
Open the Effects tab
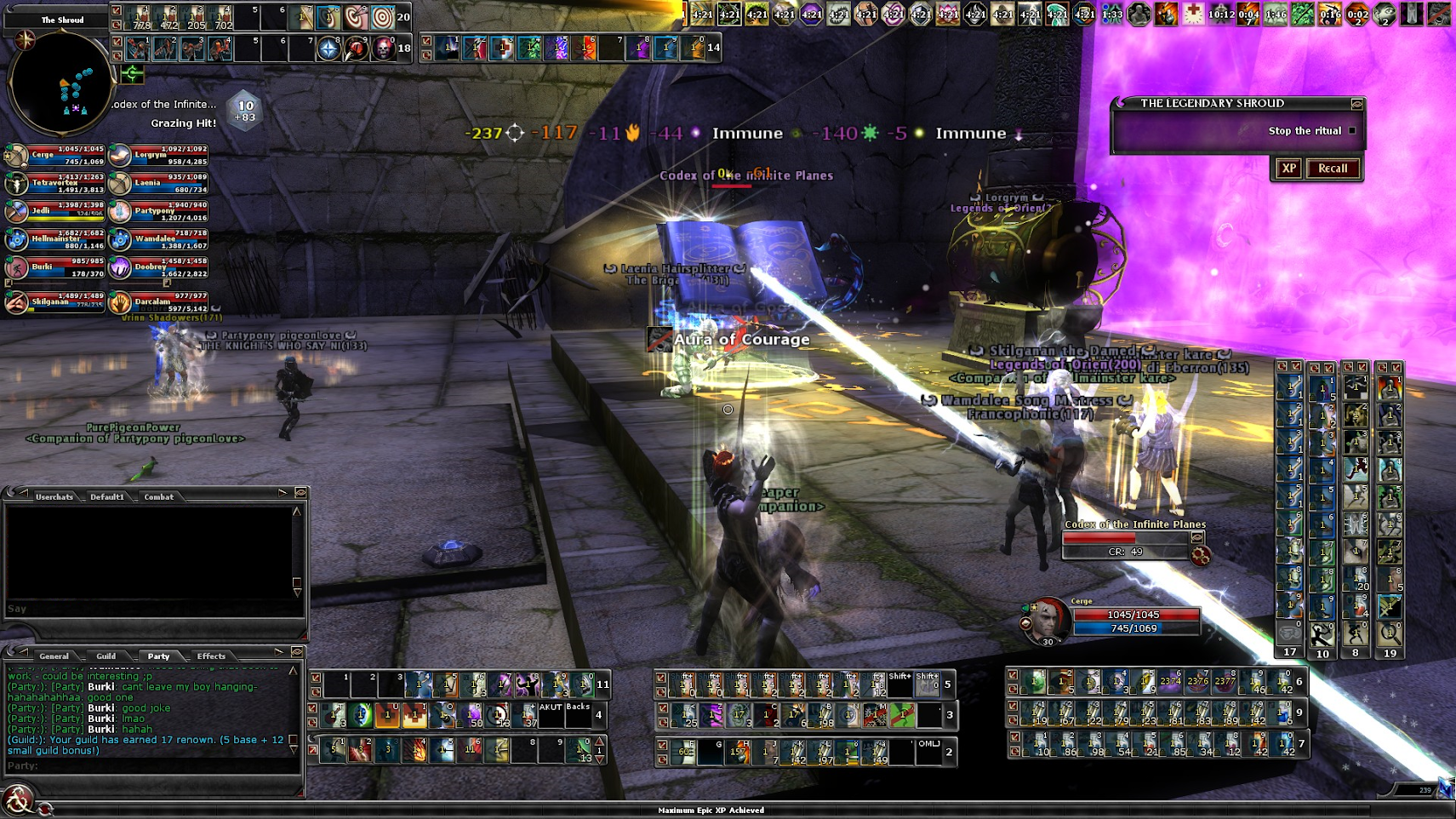pyautogui.click(x=211, y=656)
